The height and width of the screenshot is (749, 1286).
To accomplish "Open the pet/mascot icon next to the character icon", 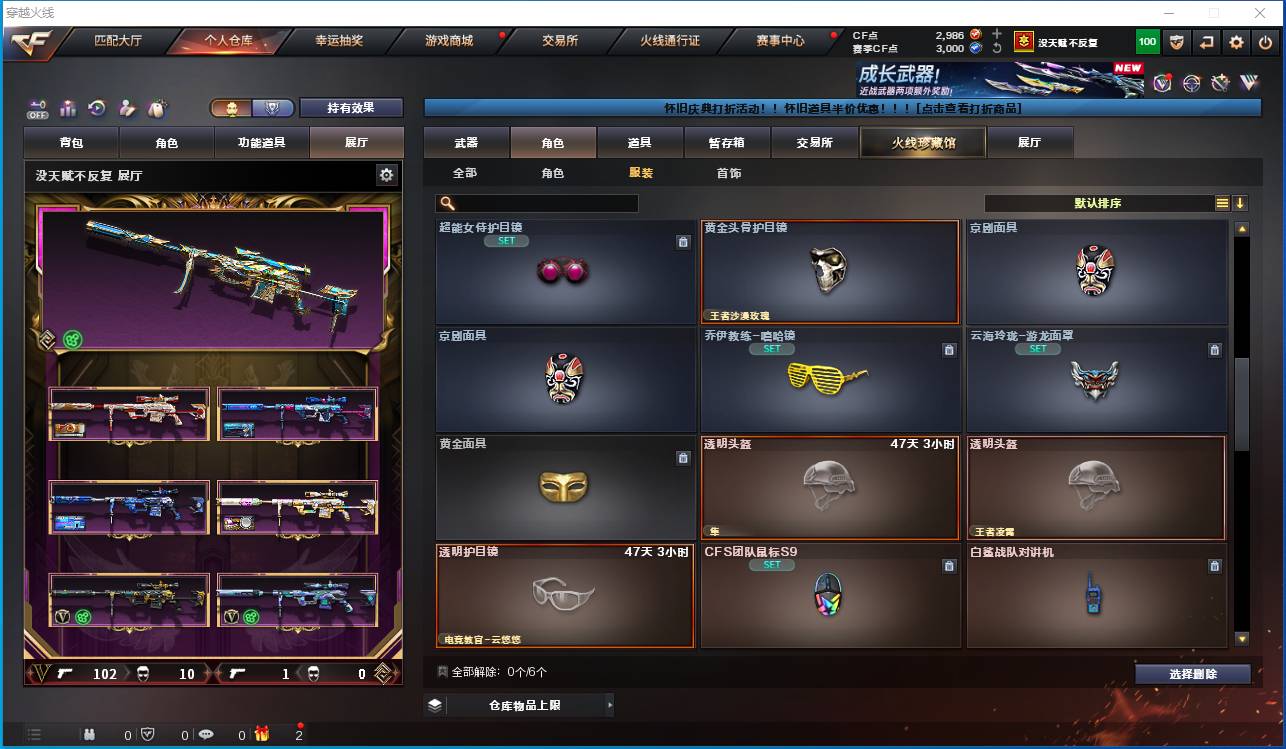I will pyautogui.click(x=154, y=107).
